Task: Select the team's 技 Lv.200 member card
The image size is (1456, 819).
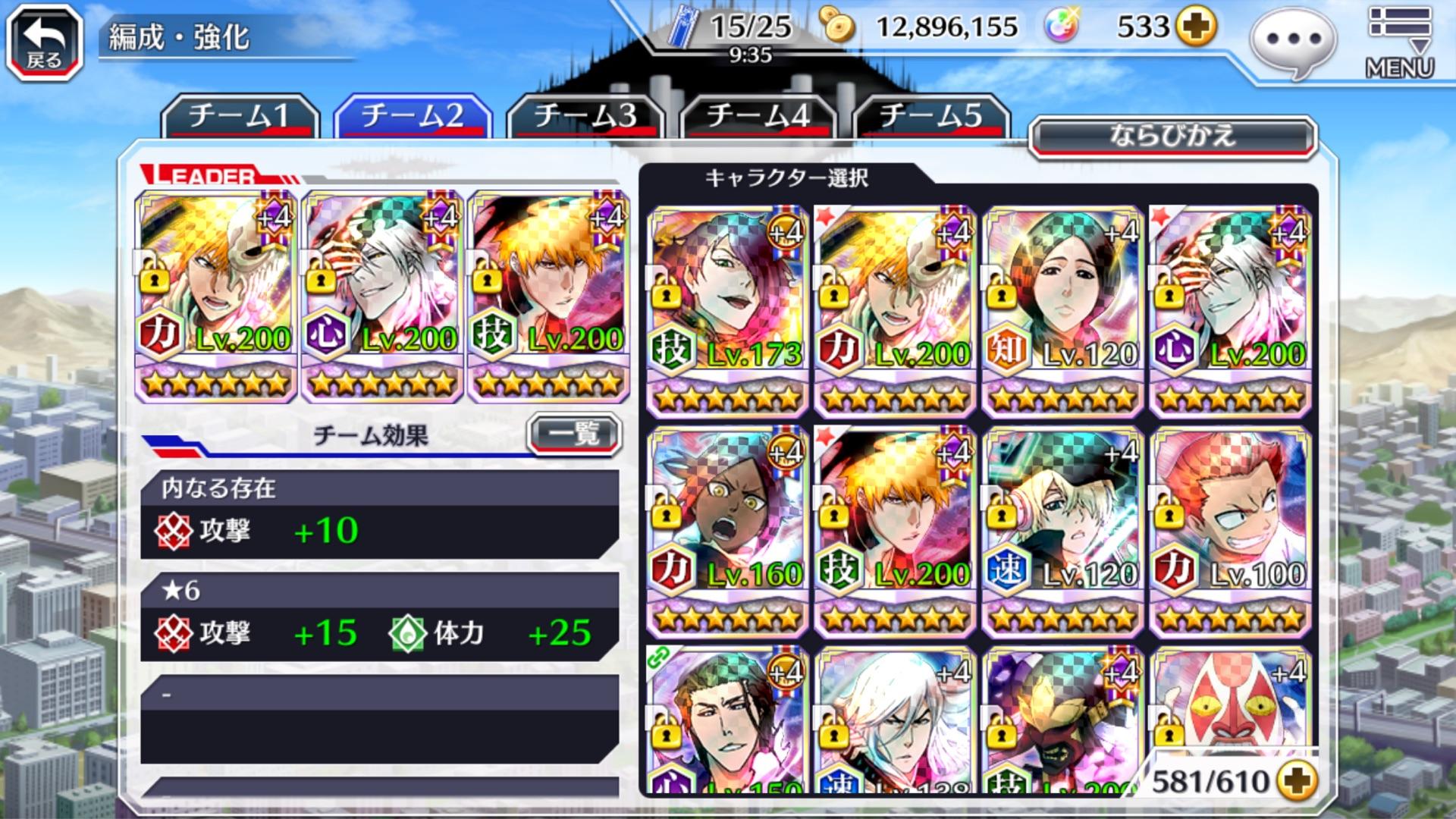Action: (548, 296)
